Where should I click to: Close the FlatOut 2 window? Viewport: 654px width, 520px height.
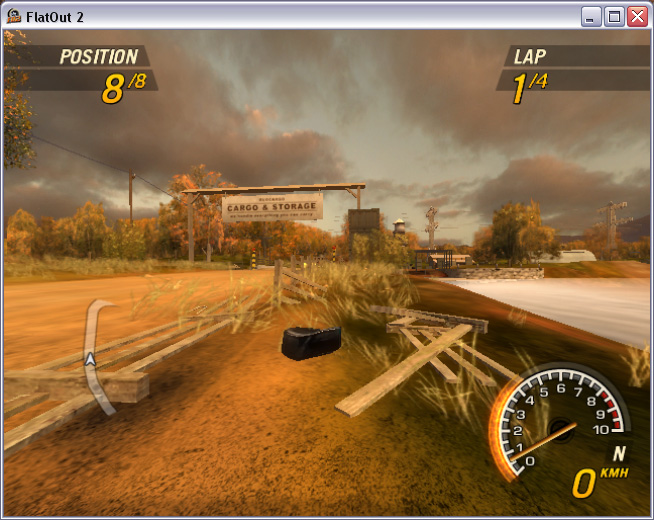tap(637, 16)
